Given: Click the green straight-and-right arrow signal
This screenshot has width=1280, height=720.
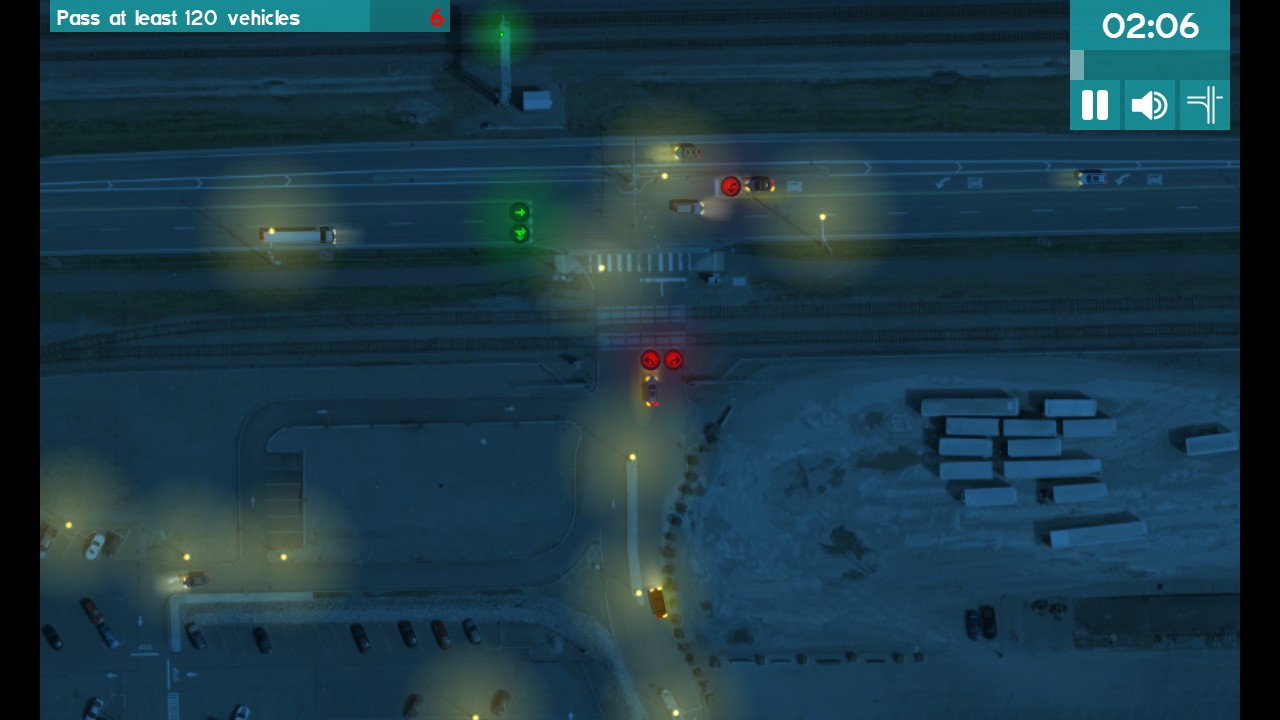Looking at the screenshot, I should coord(519,234).
